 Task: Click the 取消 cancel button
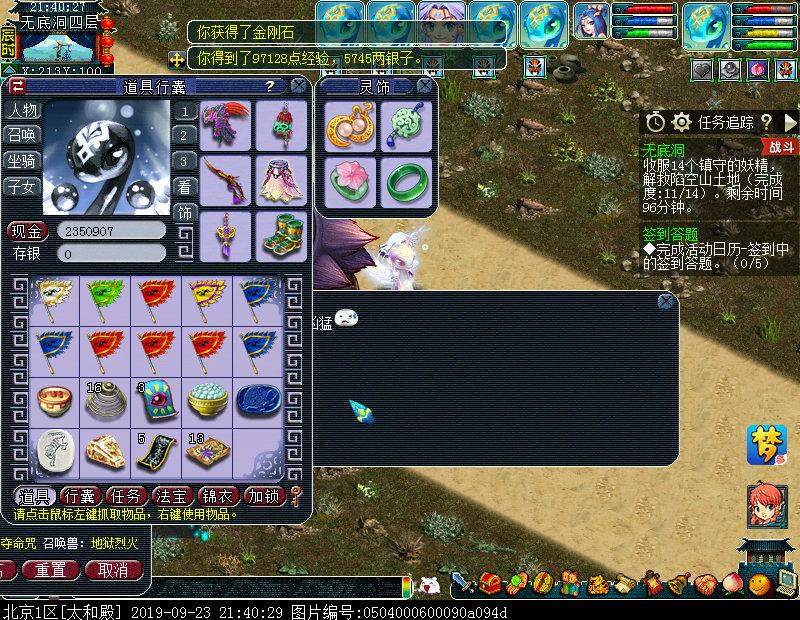[x=106, y=570]
